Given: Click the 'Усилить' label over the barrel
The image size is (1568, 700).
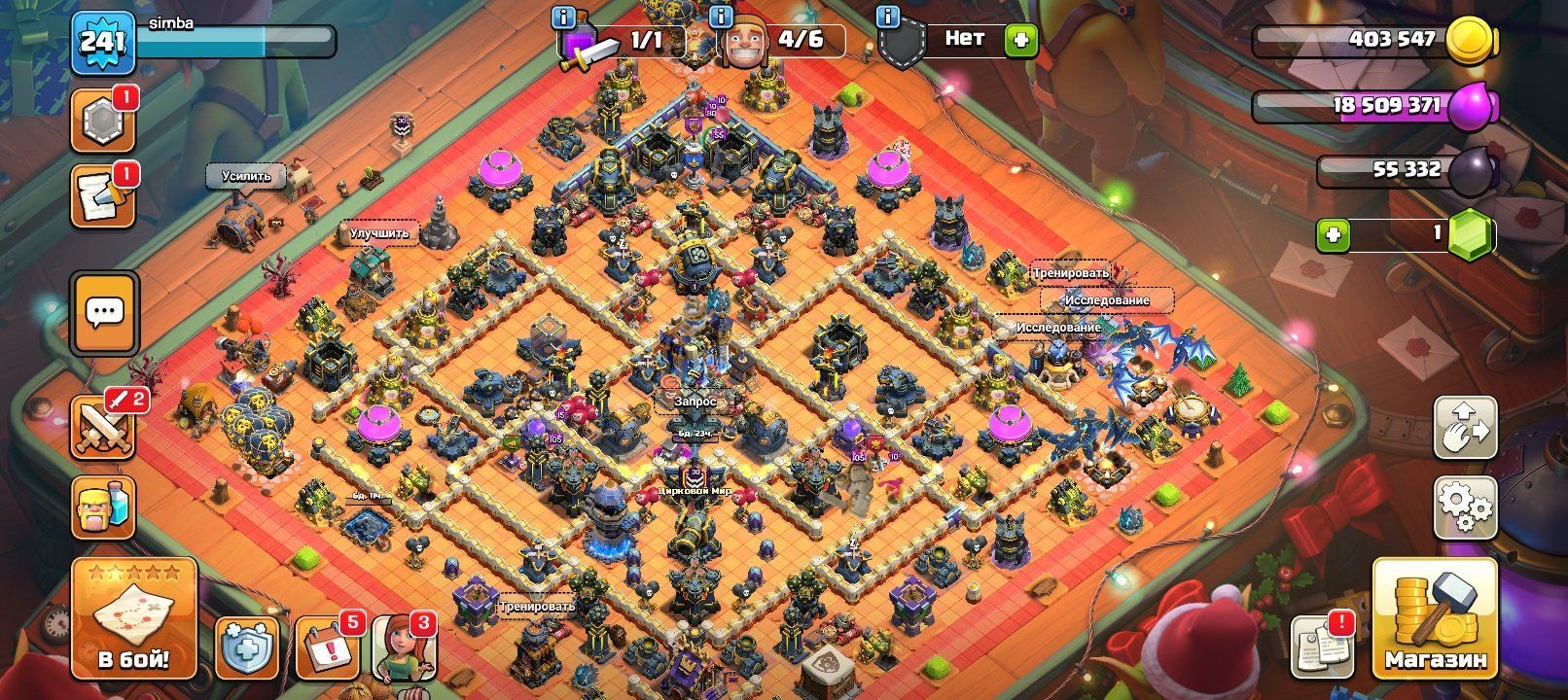Looking at the screenshot, I should click(246, 176).
